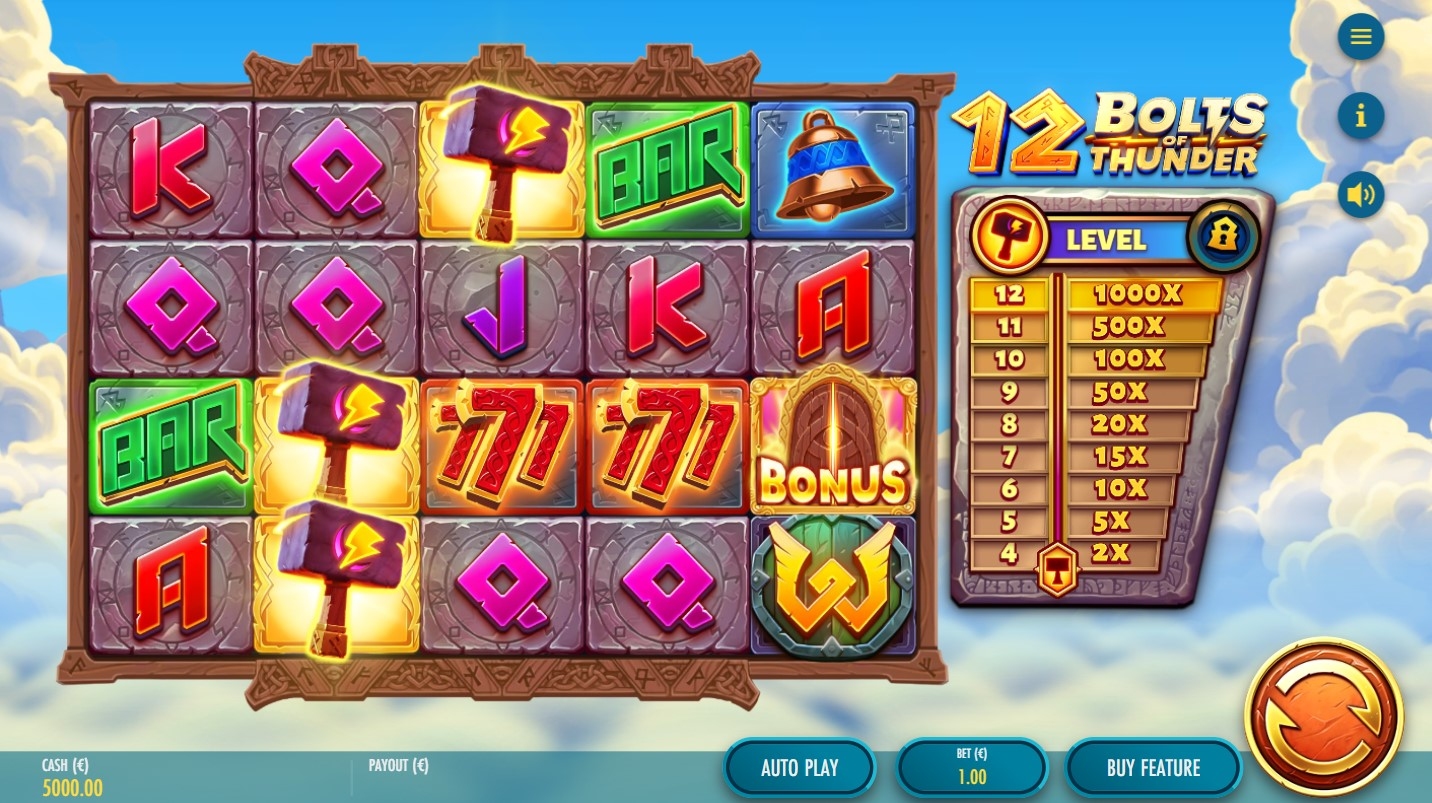Toggle the sound speaker icon
The image size is (1432, 803).
(x=1360, y=194)
